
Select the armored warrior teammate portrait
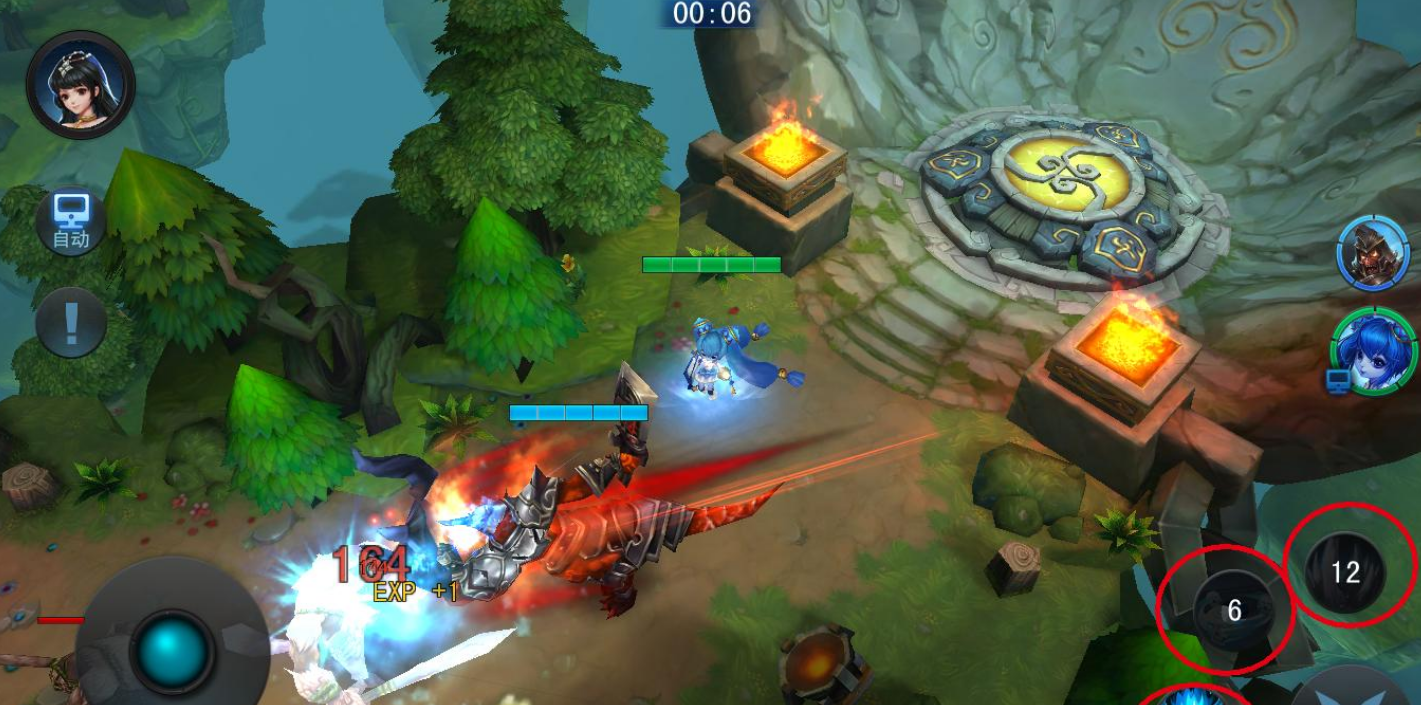[x=1372, y=252]
